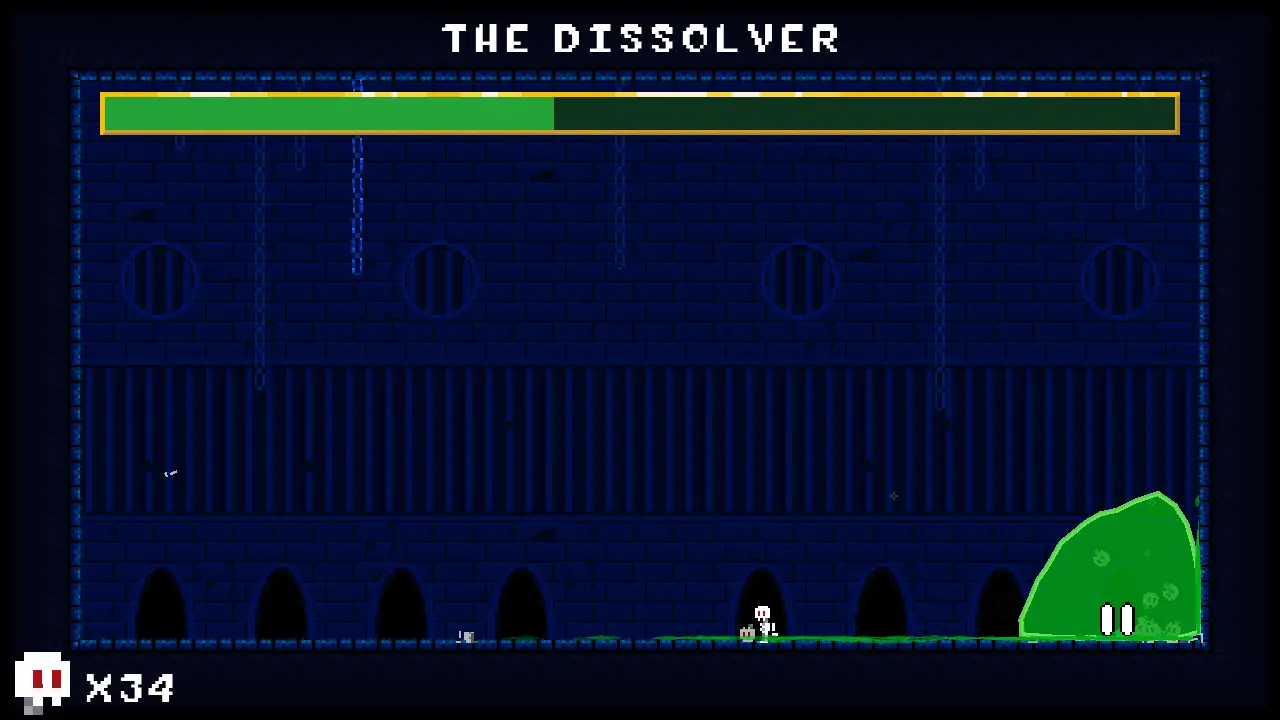Click the X34 lives counter text

(128, 687)
